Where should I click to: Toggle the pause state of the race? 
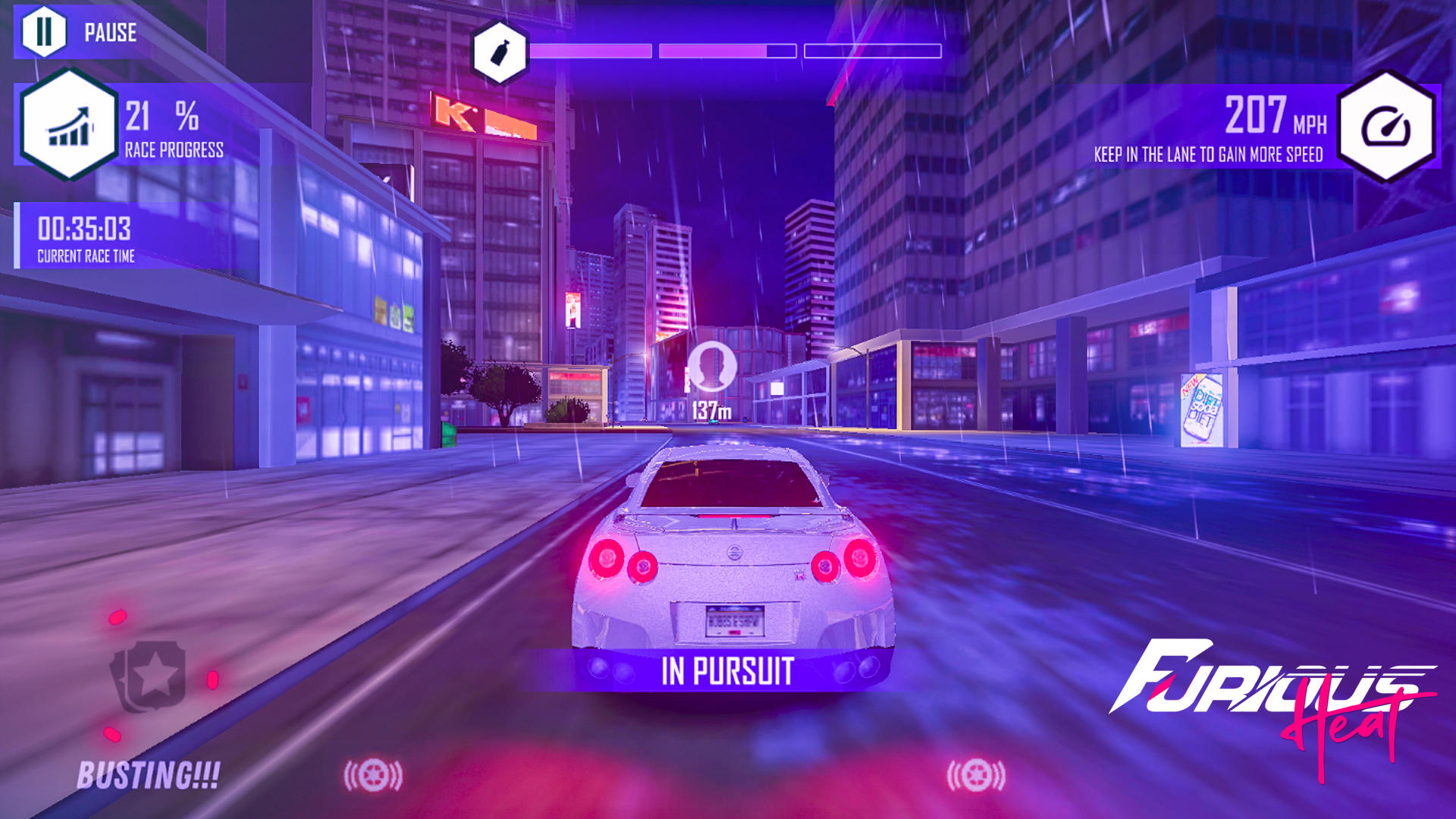[45, 32]
